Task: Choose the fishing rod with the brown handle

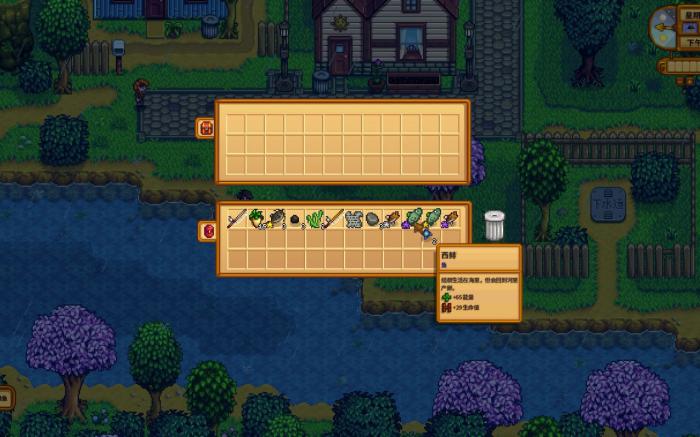Action: 333,218
